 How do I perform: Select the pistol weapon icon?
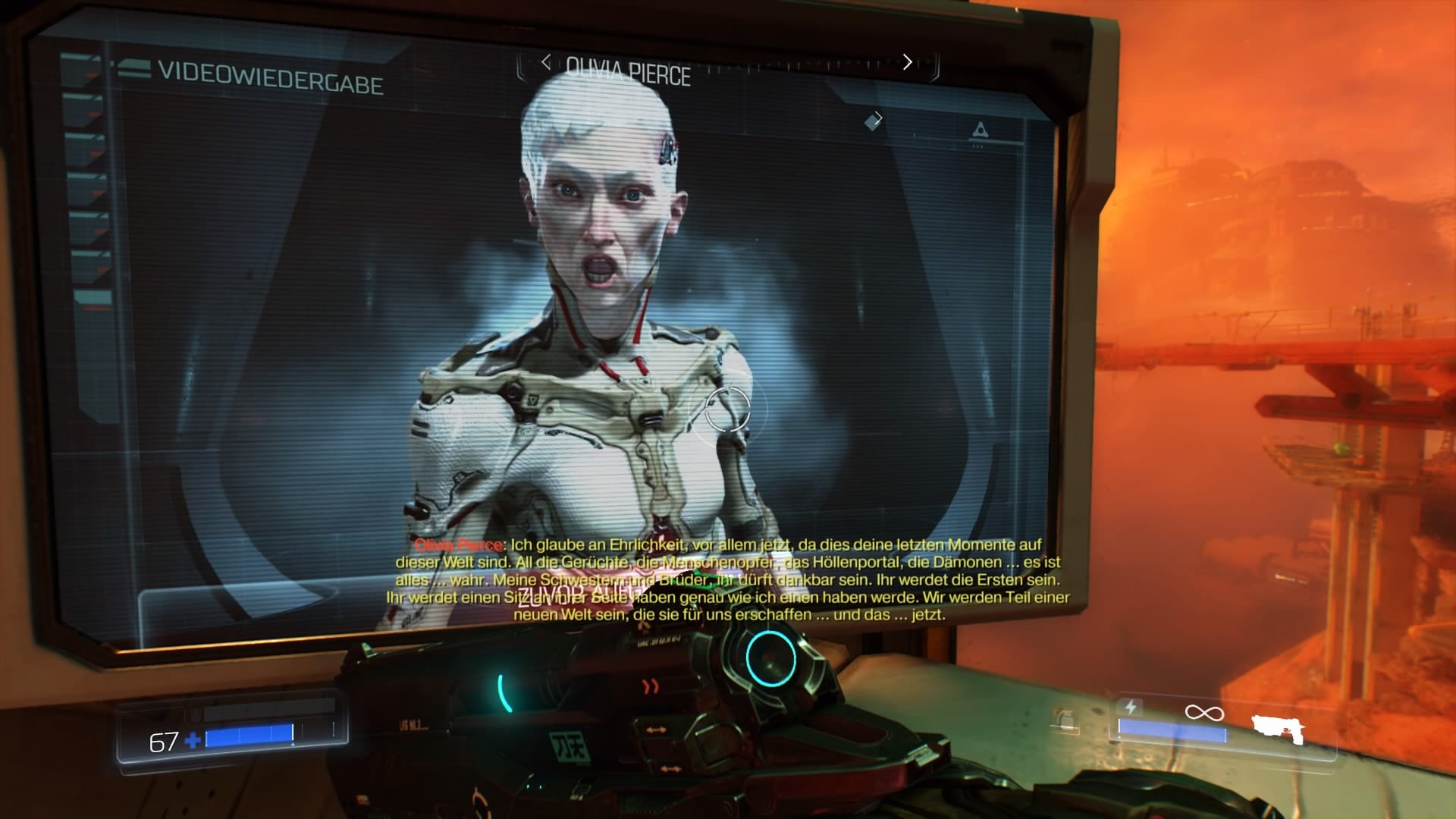click(1278, 730)
